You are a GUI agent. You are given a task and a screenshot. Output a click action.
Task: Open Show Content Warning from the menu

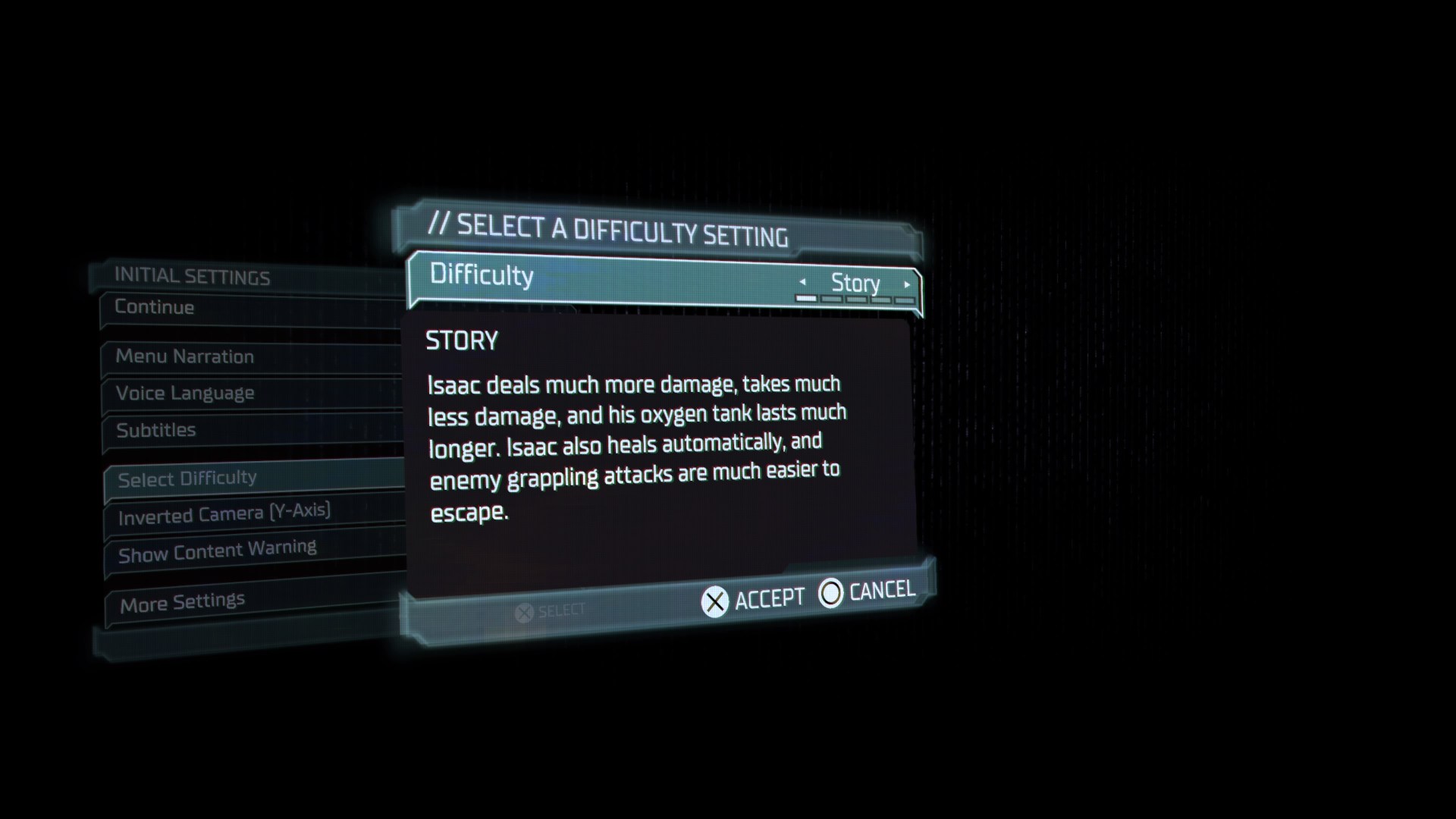point(217,548)
